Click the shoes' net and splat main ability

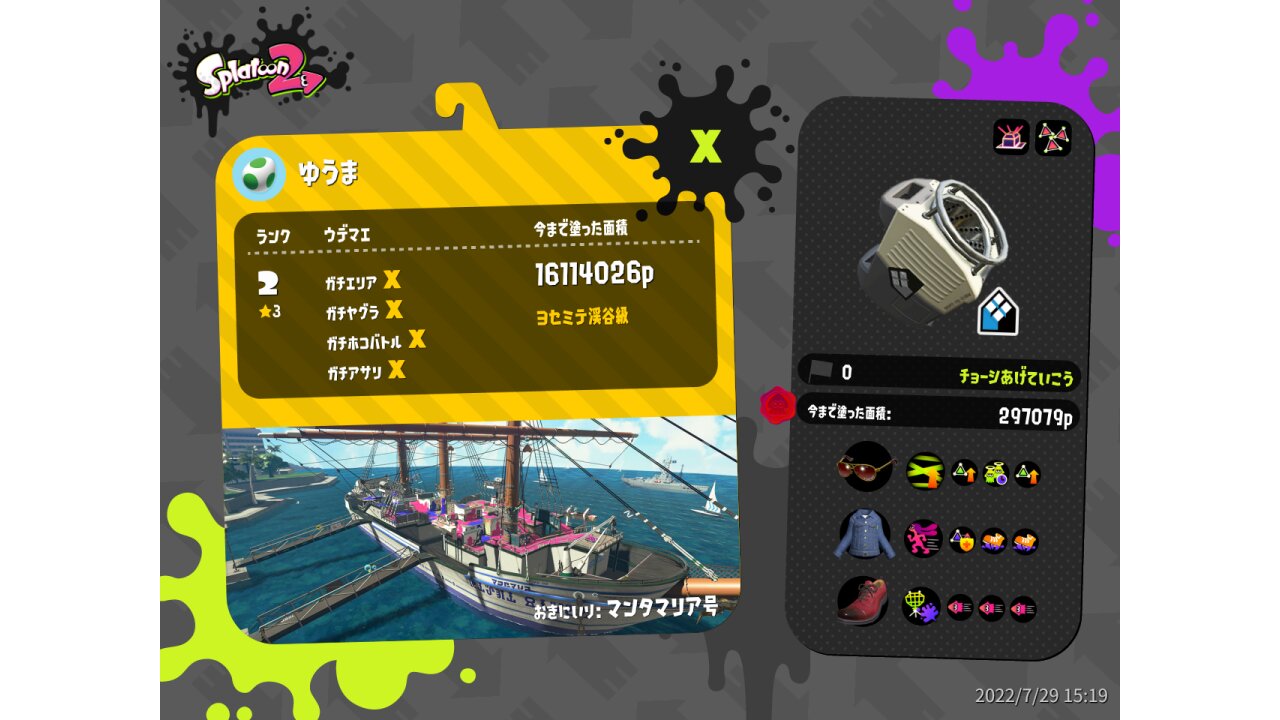pyautogui.click(x=920, y=606)
